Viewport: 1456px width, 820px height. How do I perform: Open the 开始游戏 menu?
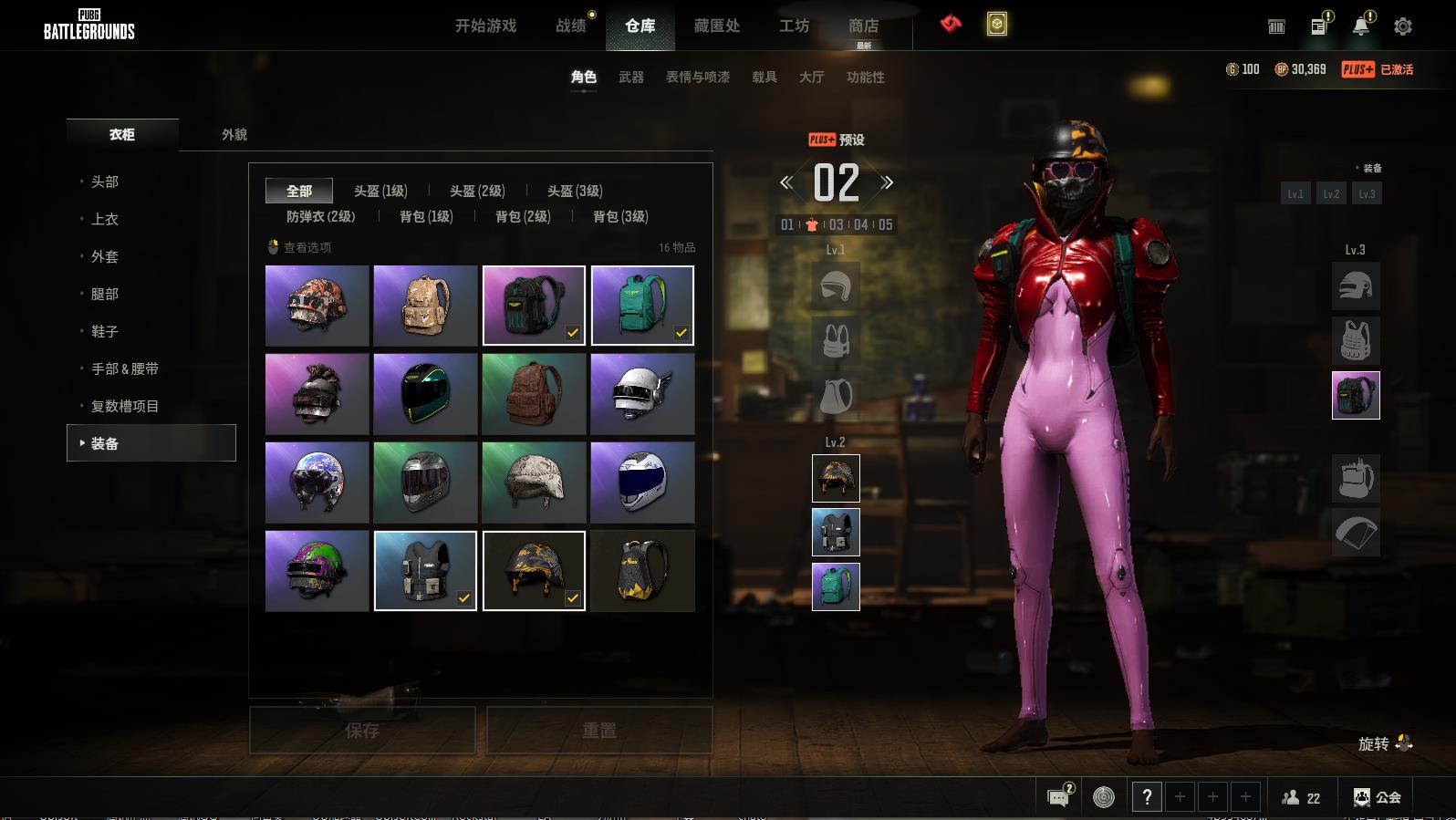pos(485,26)
